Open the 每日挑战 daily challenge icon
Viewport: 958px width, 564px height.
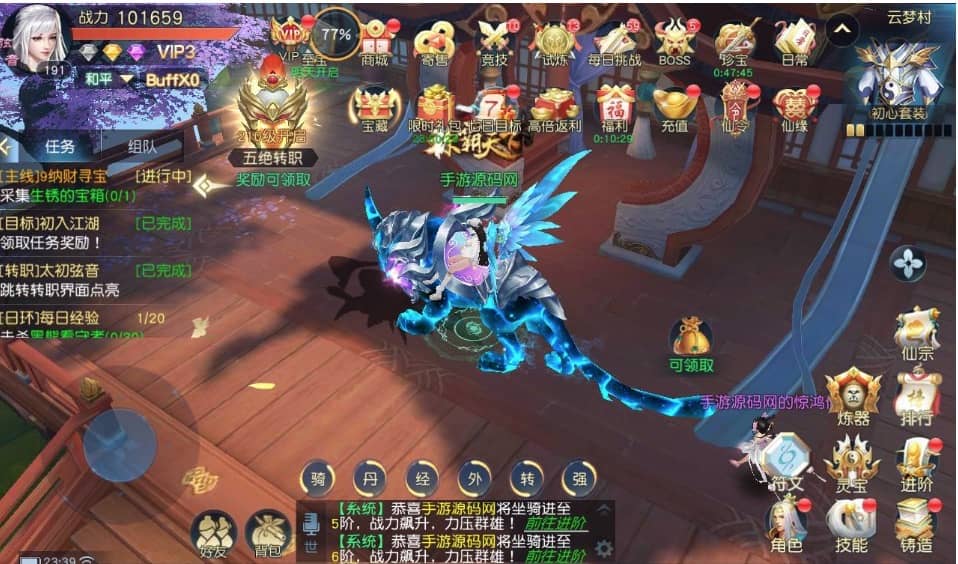(x=612, y=42)
